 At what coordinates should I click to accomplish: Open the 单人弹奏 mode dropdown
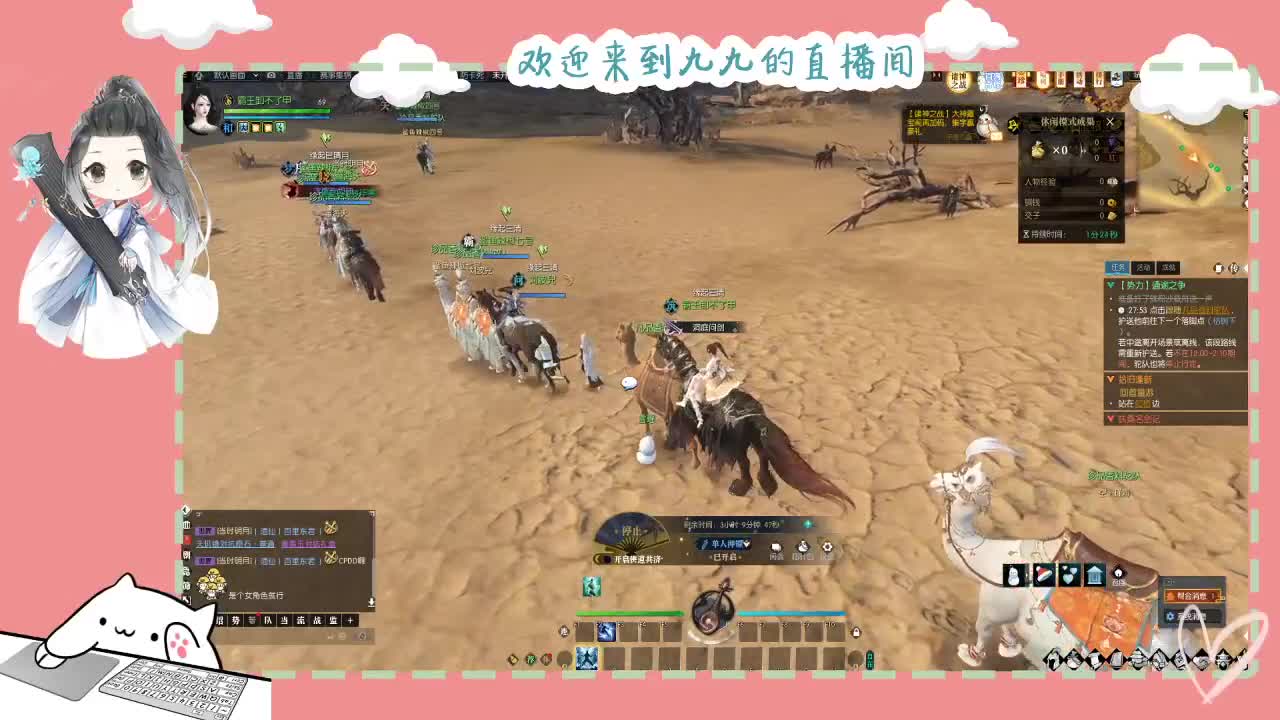pos(725,543)
